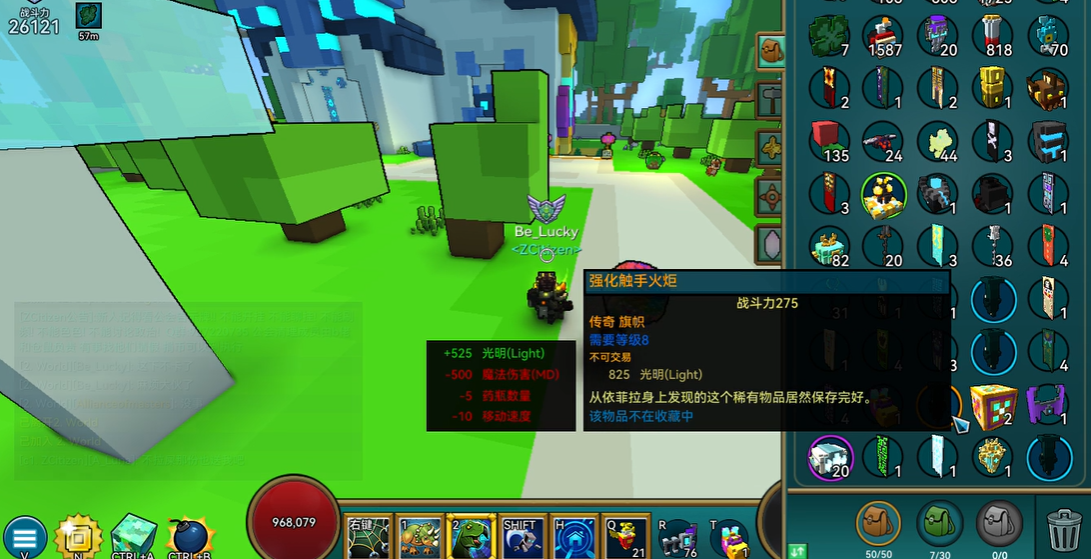This screenshot has width=1091, height=559.
Task: Use the Q flask item with 21 charges
Action: pyautogui.click(x=625, y=537)
